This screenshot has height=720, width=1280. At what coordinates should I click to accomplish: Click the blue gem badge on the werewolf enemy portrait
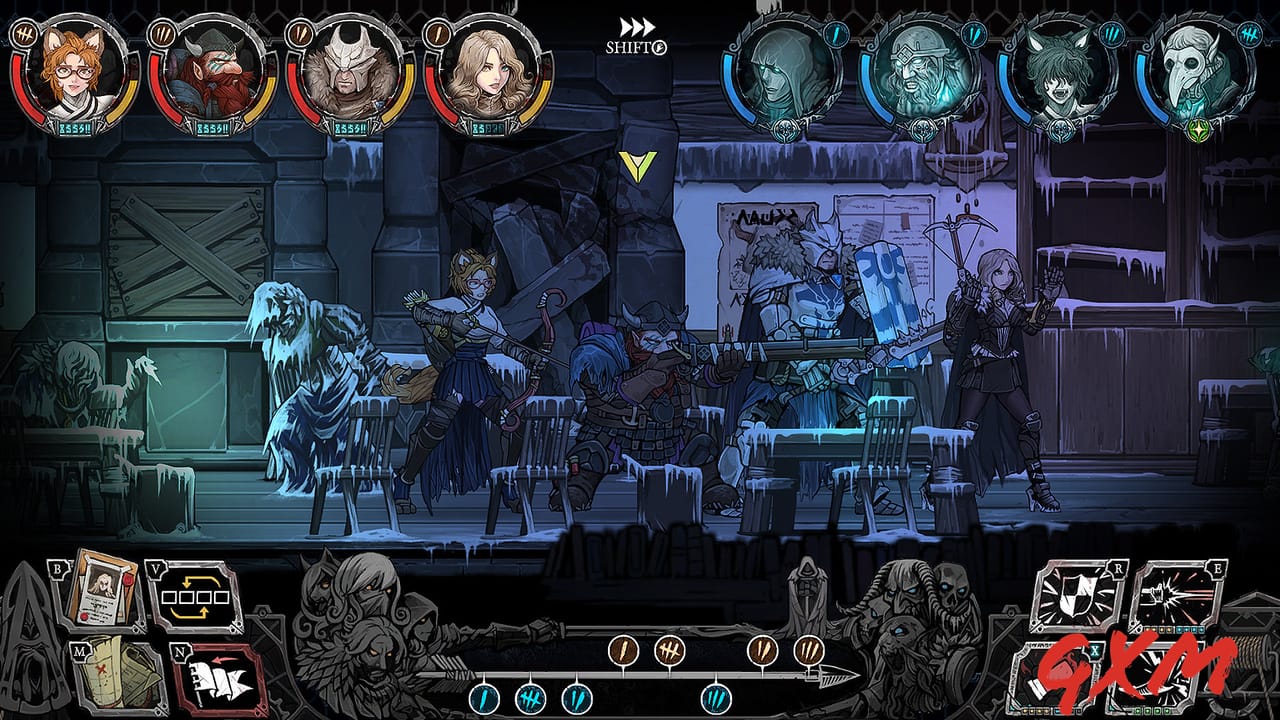1112,32
